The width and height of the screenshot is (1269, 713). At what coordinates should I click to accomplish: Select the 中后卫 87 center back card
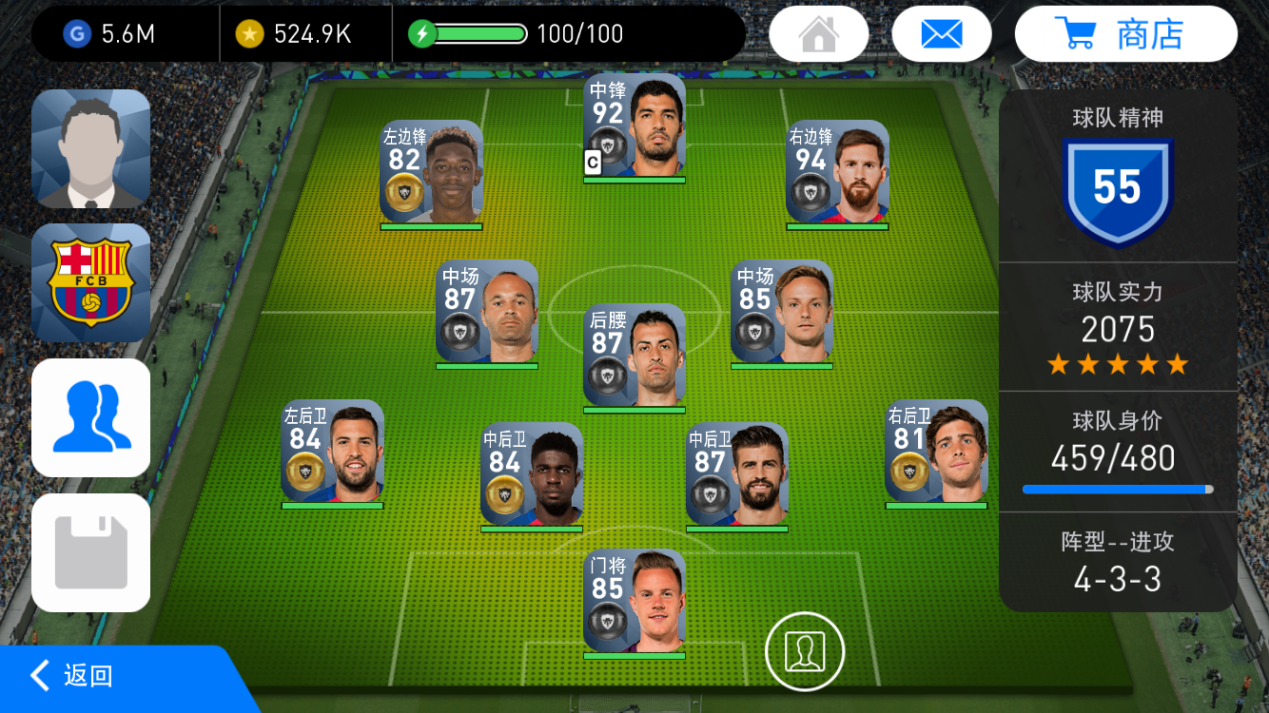click(737, 475)
